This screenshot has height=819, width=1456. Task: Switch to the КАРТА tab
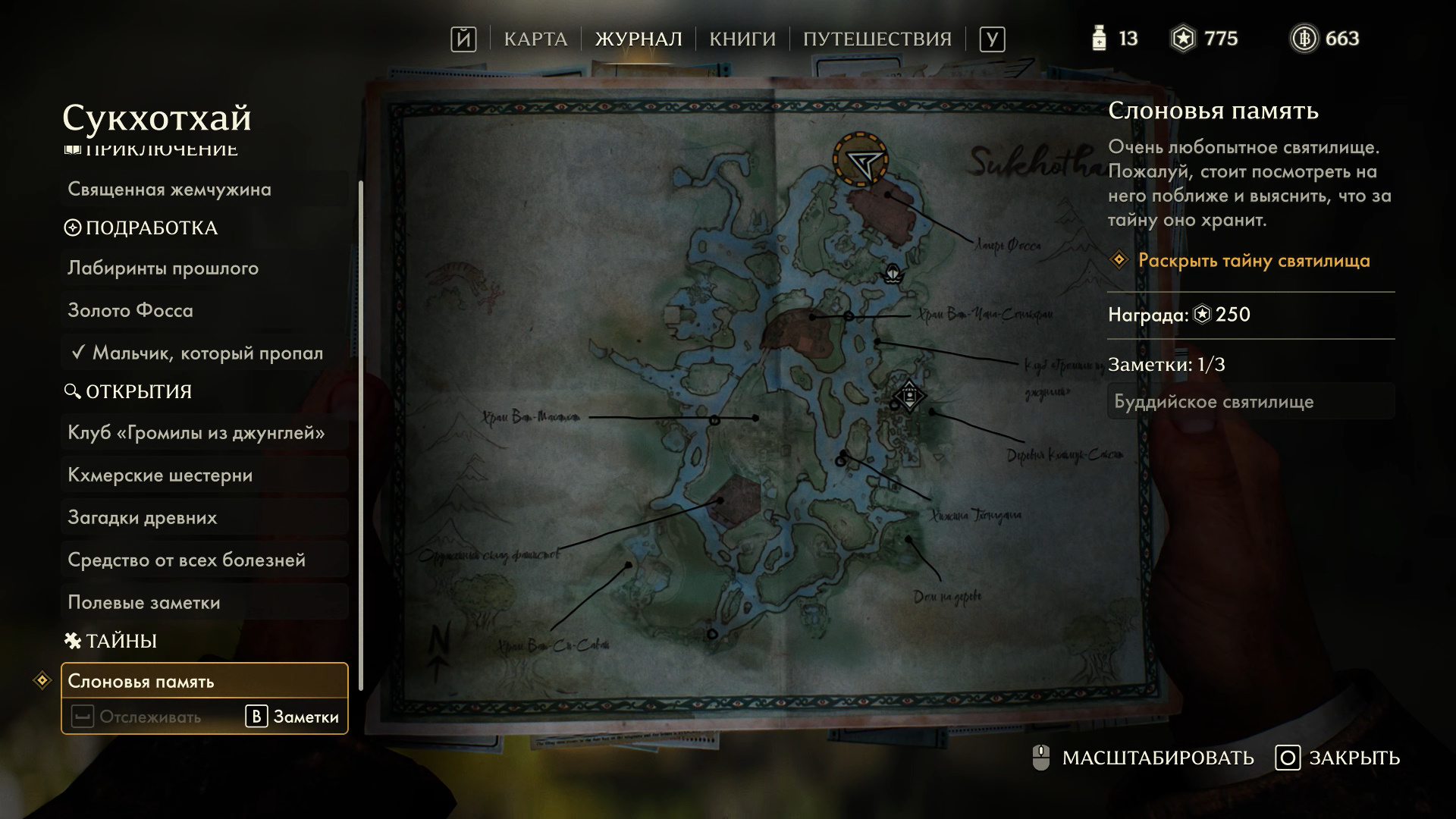coord(535,39)
